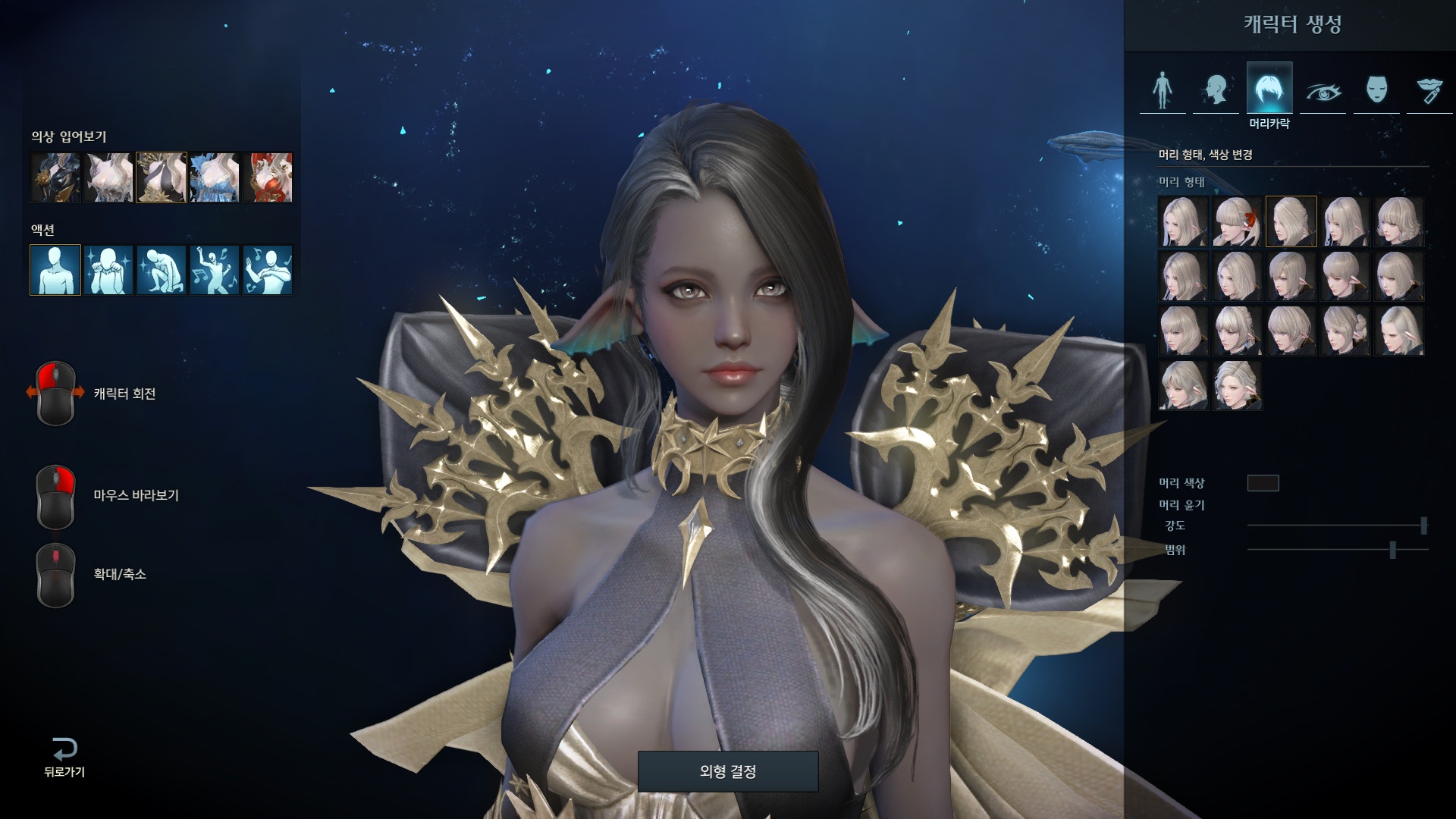Select the default standing pose action
The image size is (1456, 819).
(55, 269)
